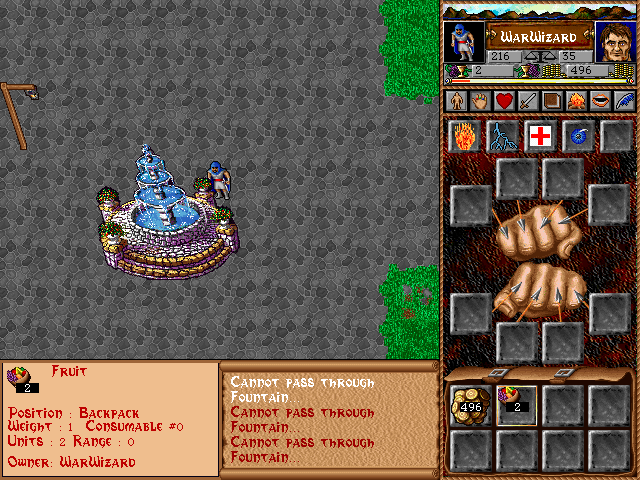Image resolution: width=640 pixels, height=480 pixels.
Task: Activate the campfire icon
Action: tap(575, 101)
